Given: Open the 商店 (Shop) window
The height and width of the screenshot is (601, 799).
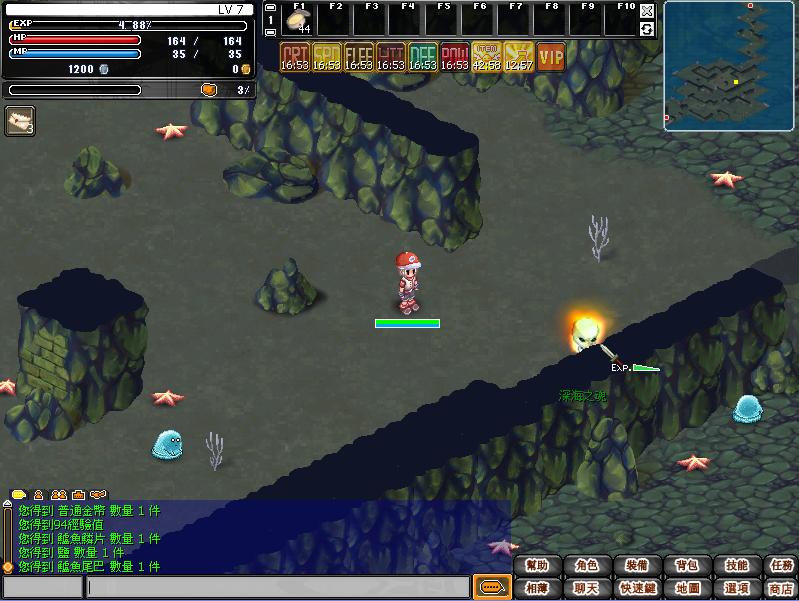Looking at the screenshot, I should (x=782, y=588).
